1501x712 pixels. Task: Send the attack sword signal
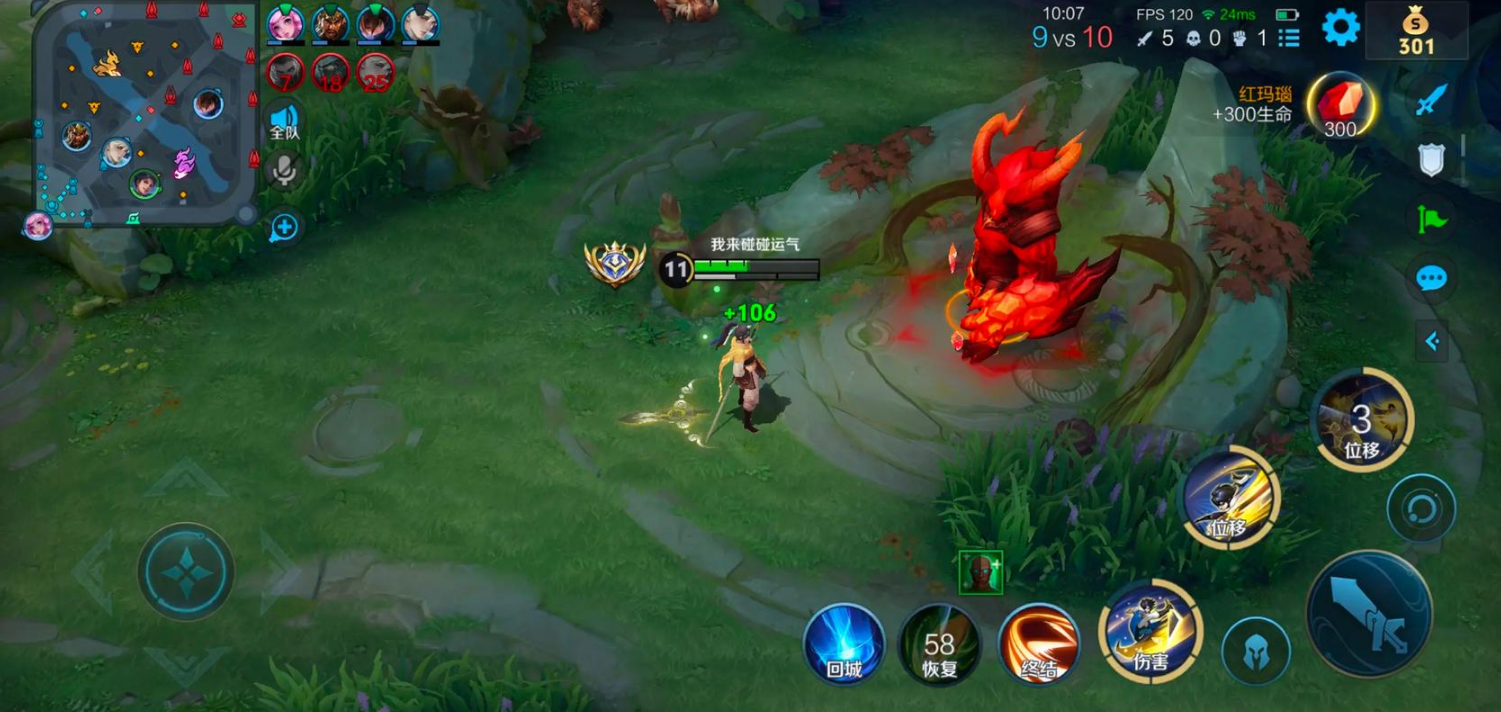1432,99
